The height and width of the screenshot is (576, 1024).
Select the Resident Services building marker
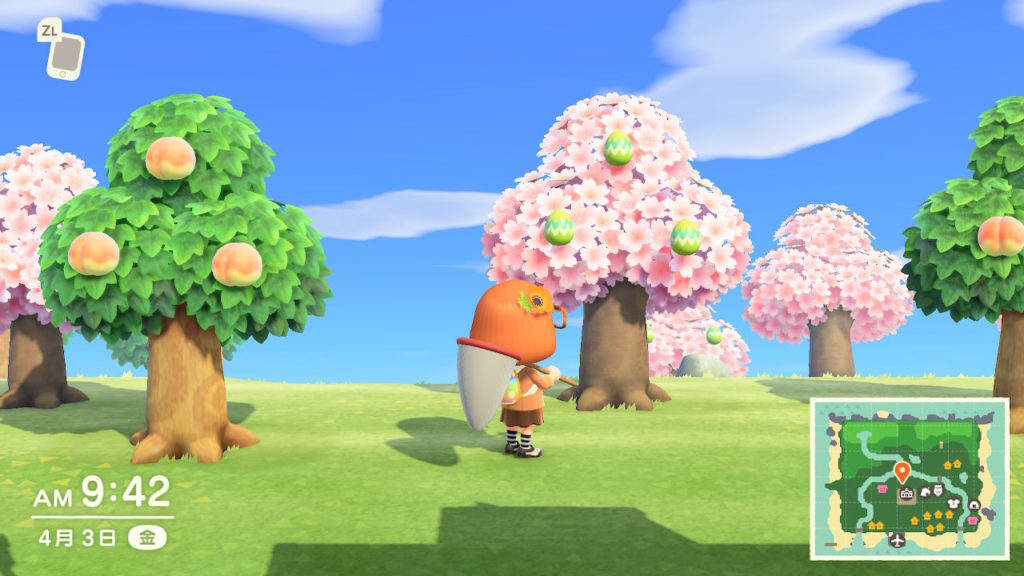(906, 494)
